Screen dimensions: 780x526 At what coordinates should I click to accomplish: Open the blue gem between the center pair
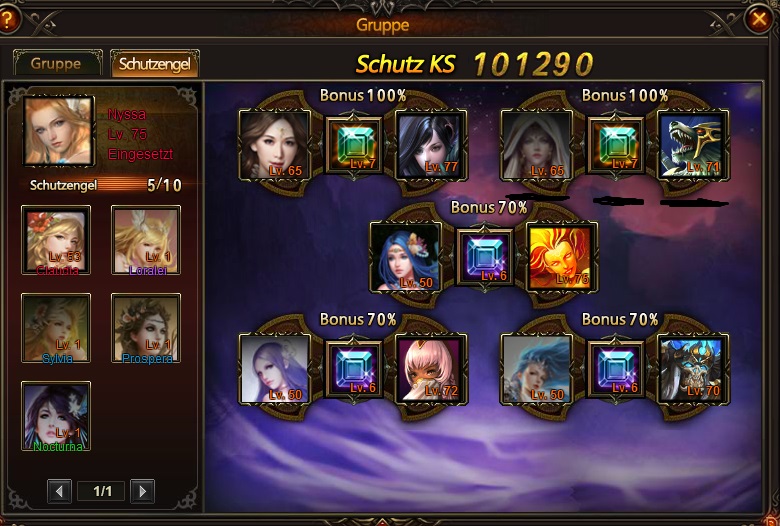click(x=484, y=256)
